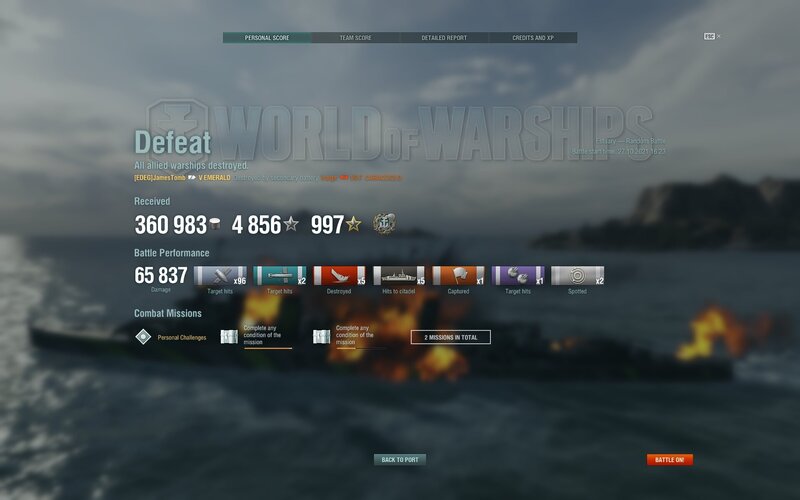The height and width of the screenshot is (500, 800).
Task: Click the Destroyed ribbon with the x5 count
Action: point(339,276)
